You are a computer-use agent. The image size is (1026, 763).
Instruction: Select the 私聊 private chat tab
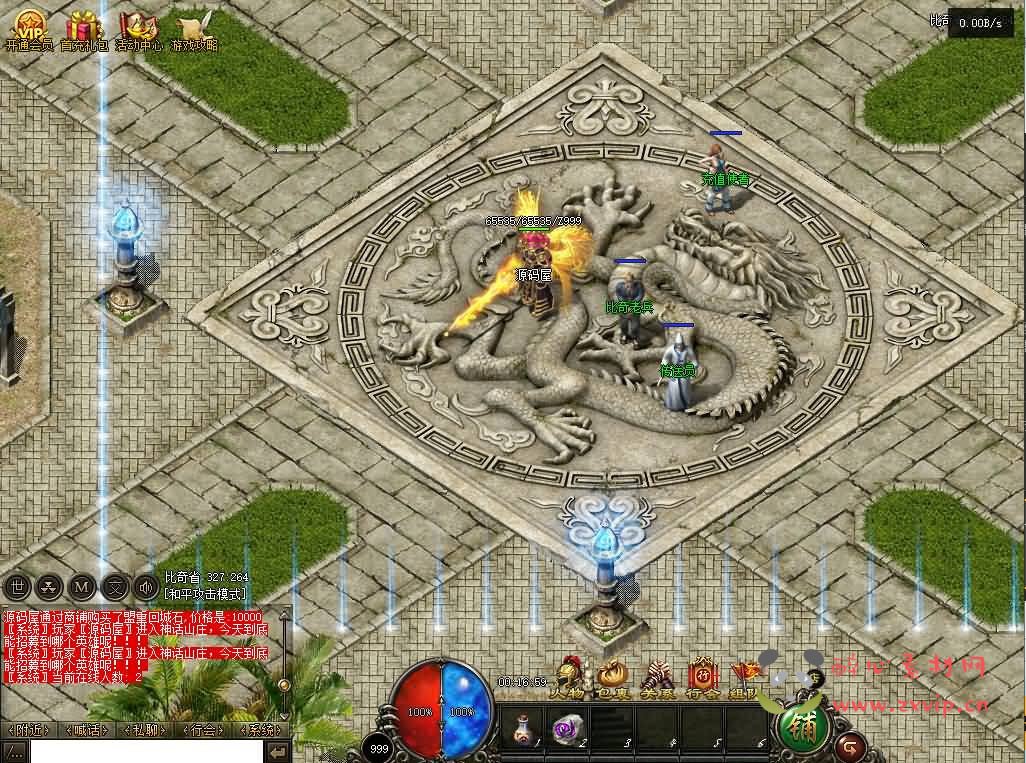tap(146, 730)
